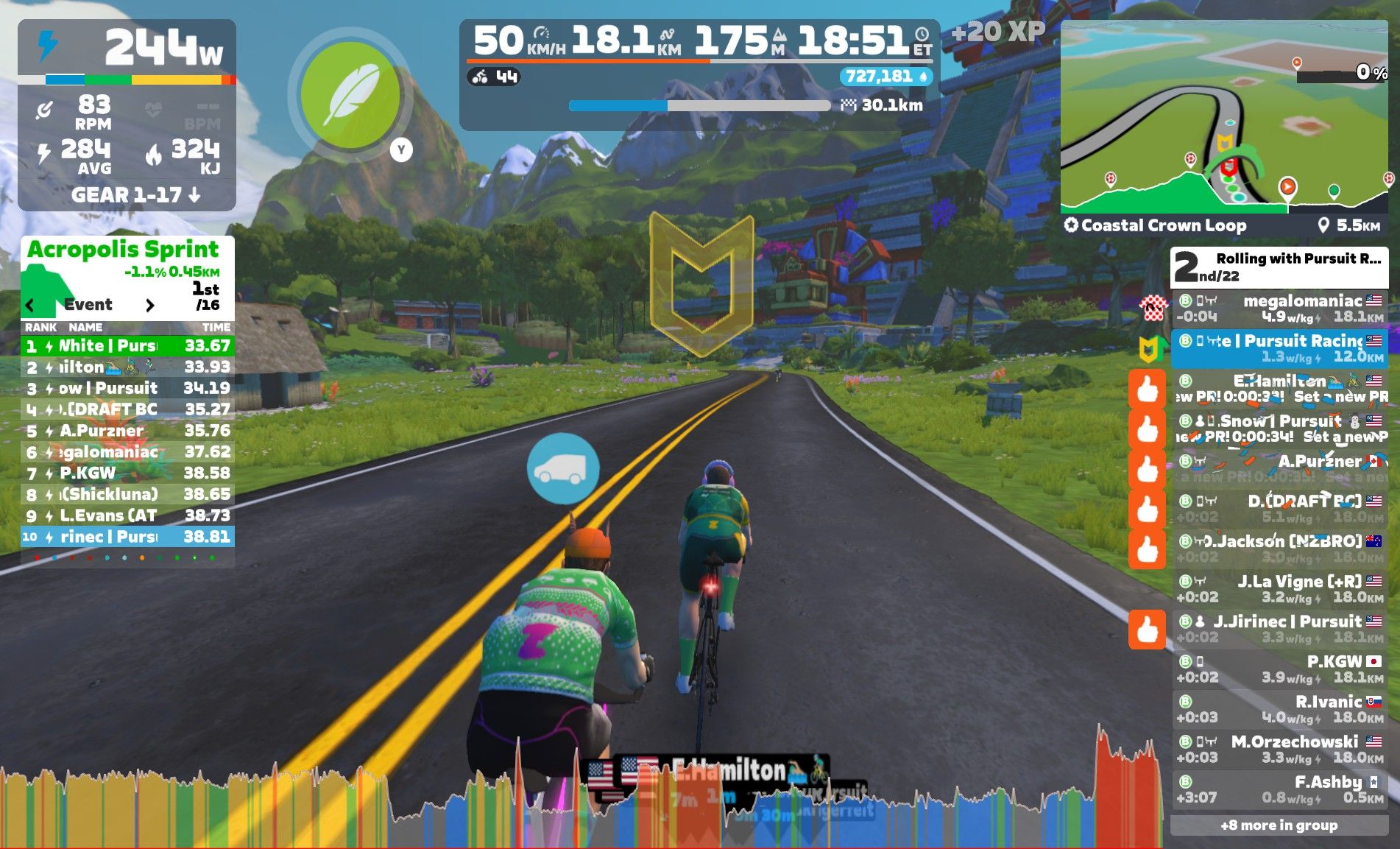Select M.Orzechowski in the riders list
This screenshot has width=1400, height=849.
coord(1279,749)
